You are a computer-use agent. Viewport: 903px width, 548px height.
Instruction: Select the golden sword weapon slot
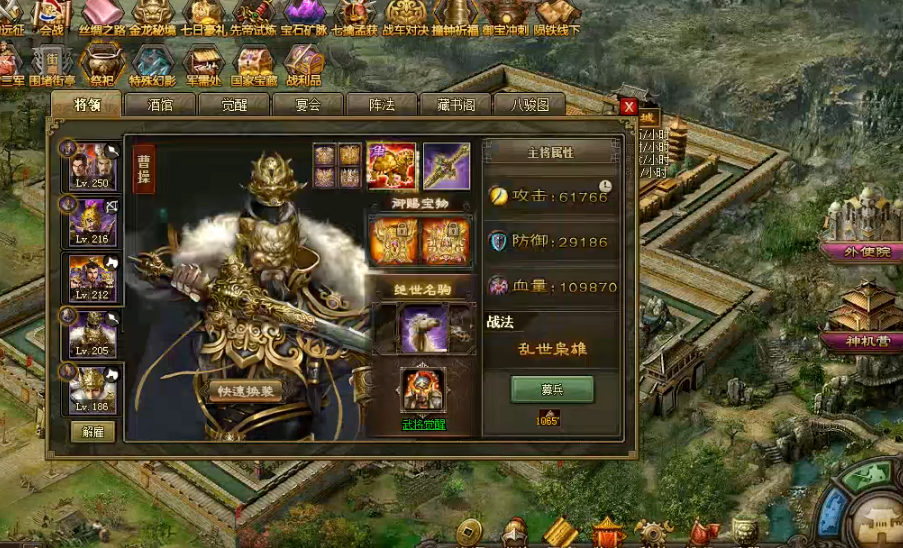coord(446,166)
